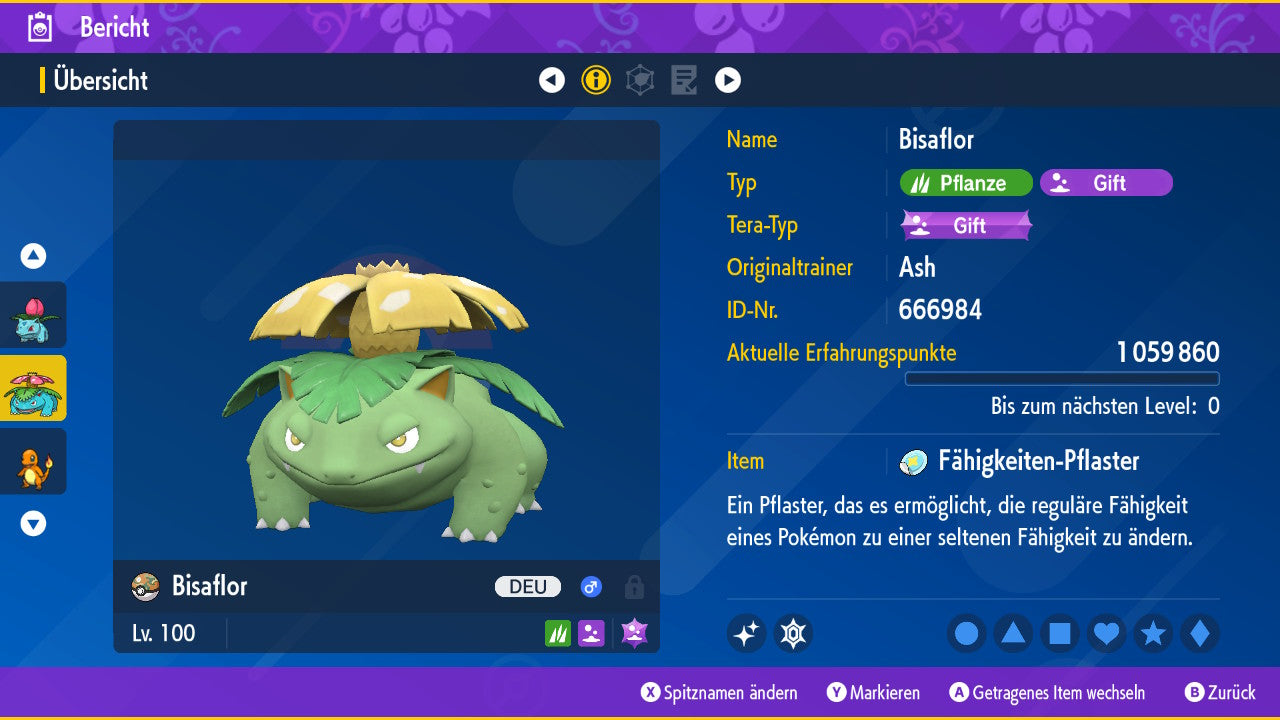The height and width of the screenshot is (720, 1280).
Task: Toggle the star marking
Action: 1153,634
